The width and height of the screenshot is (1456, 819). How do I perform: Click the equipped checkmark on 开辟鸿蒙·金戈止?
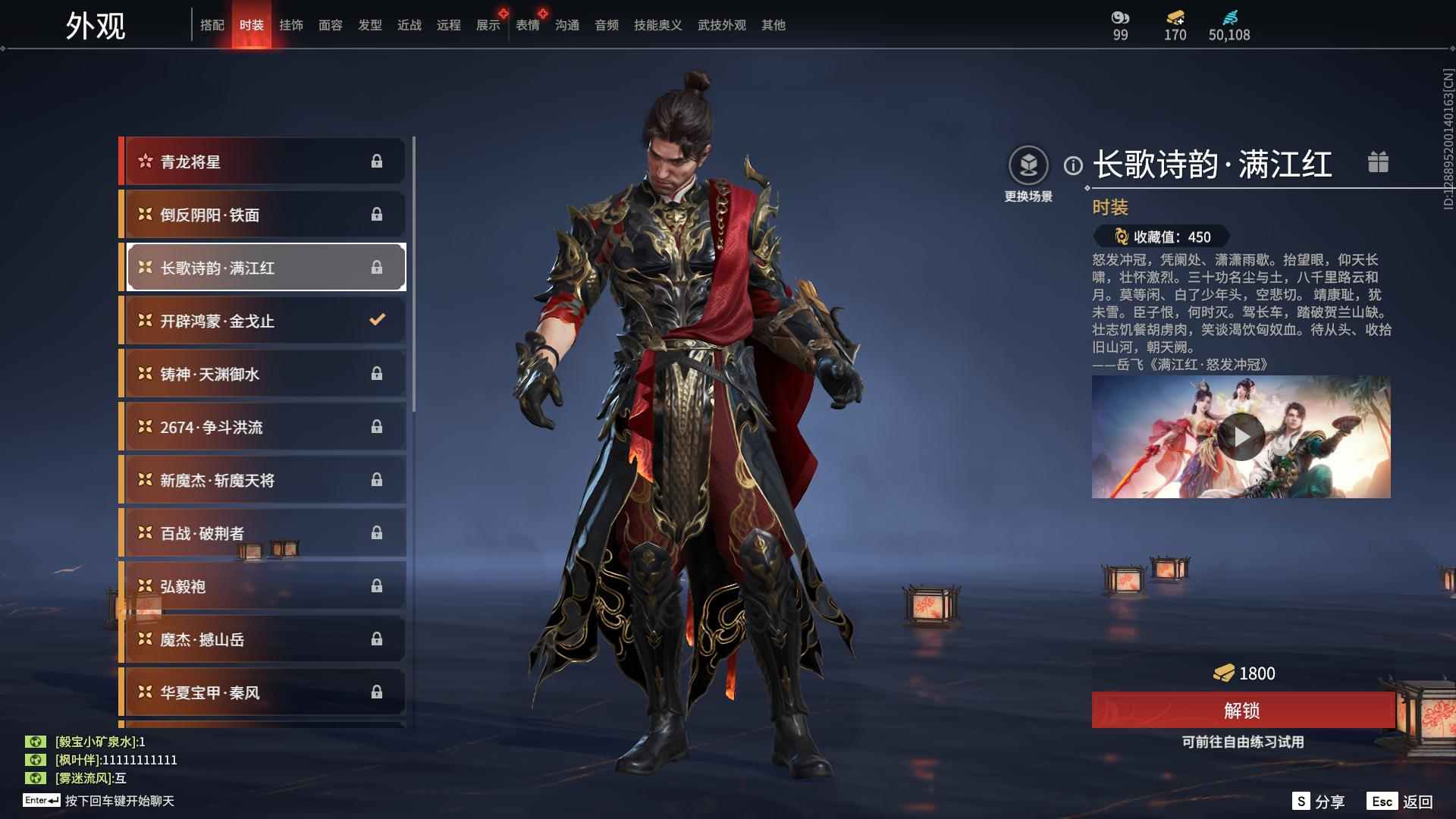376,320
